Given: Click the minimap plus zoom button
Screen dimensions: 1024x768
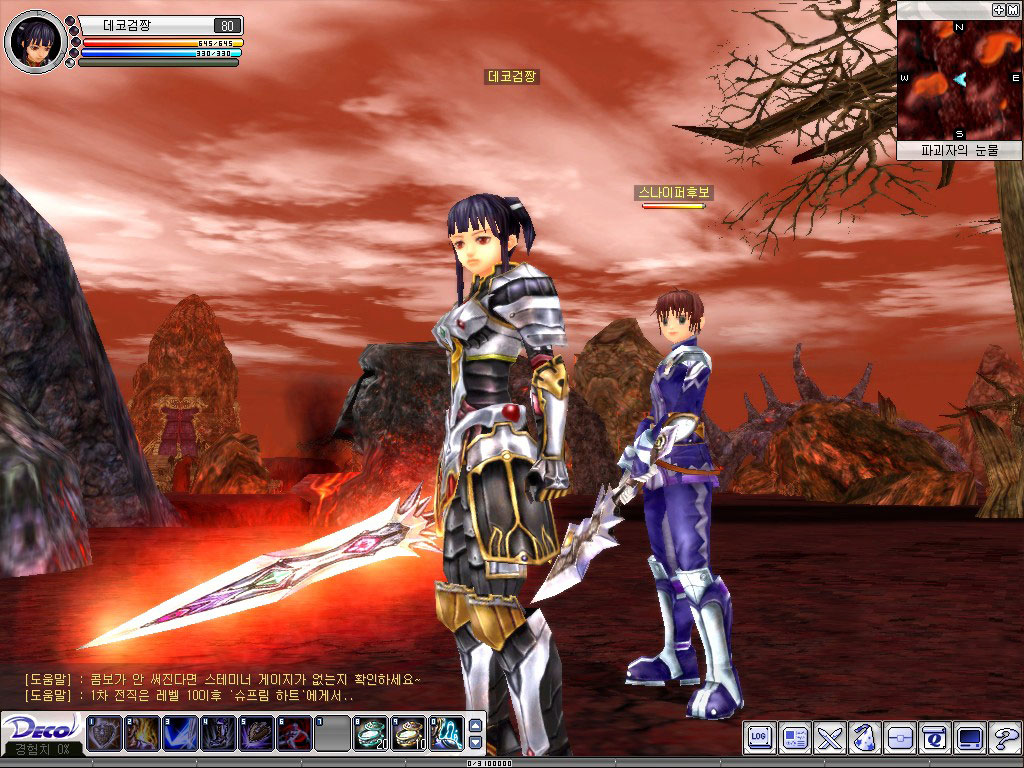Looking at the screenshot, I should 998,9.
